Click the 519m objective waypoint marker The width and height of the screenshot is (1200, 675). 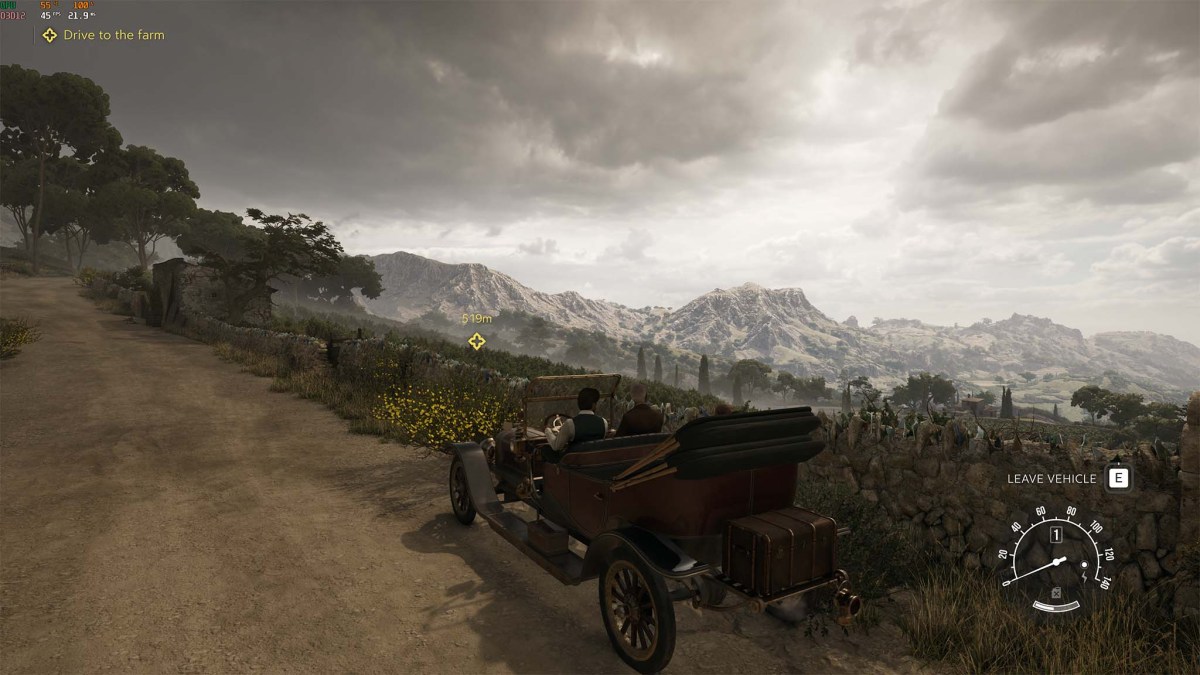coord(477,341)
